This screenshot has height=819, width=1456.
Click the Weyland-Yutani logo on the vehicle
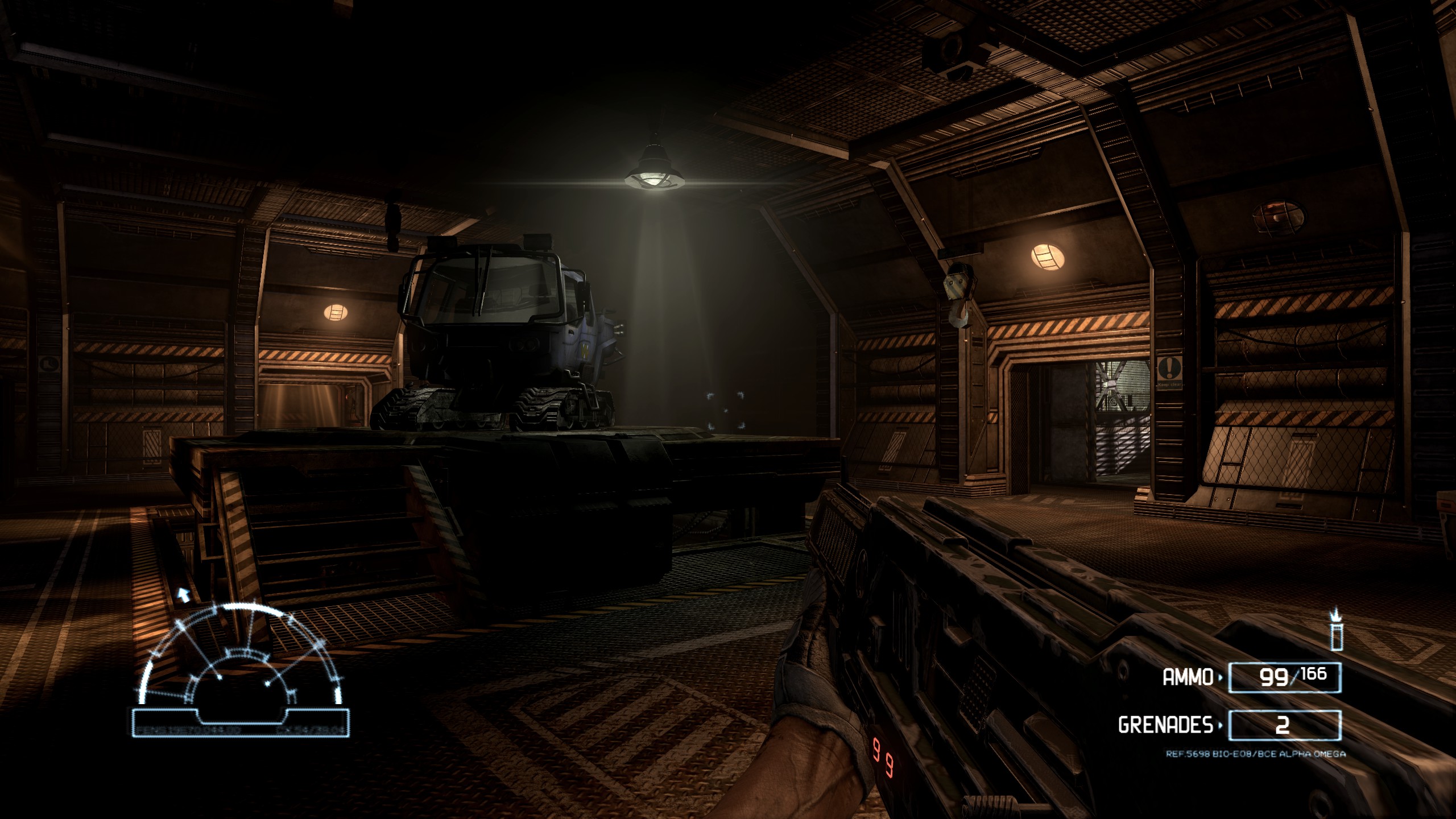pos(585,351)
